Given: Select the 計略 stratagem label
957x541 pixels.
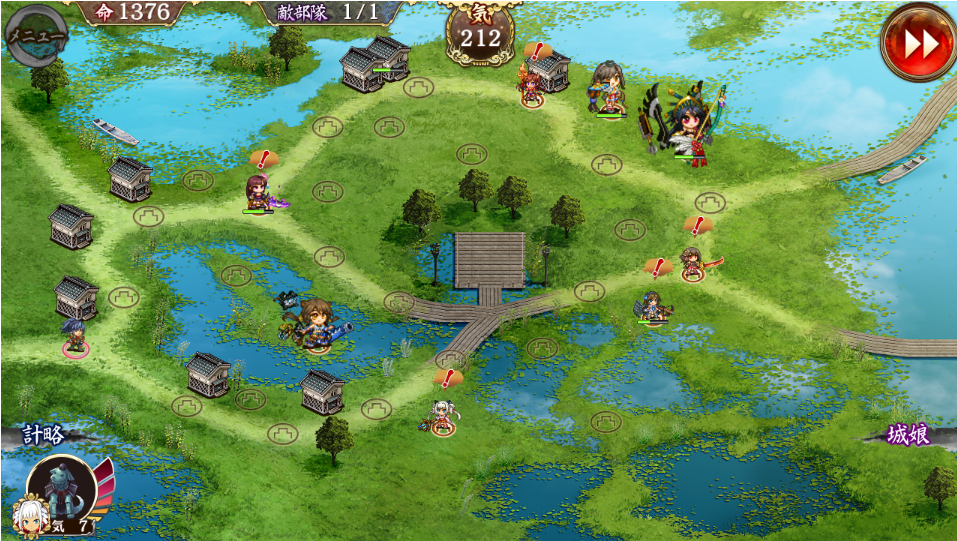Looking at the screenshot, I should tap(44, 435).
